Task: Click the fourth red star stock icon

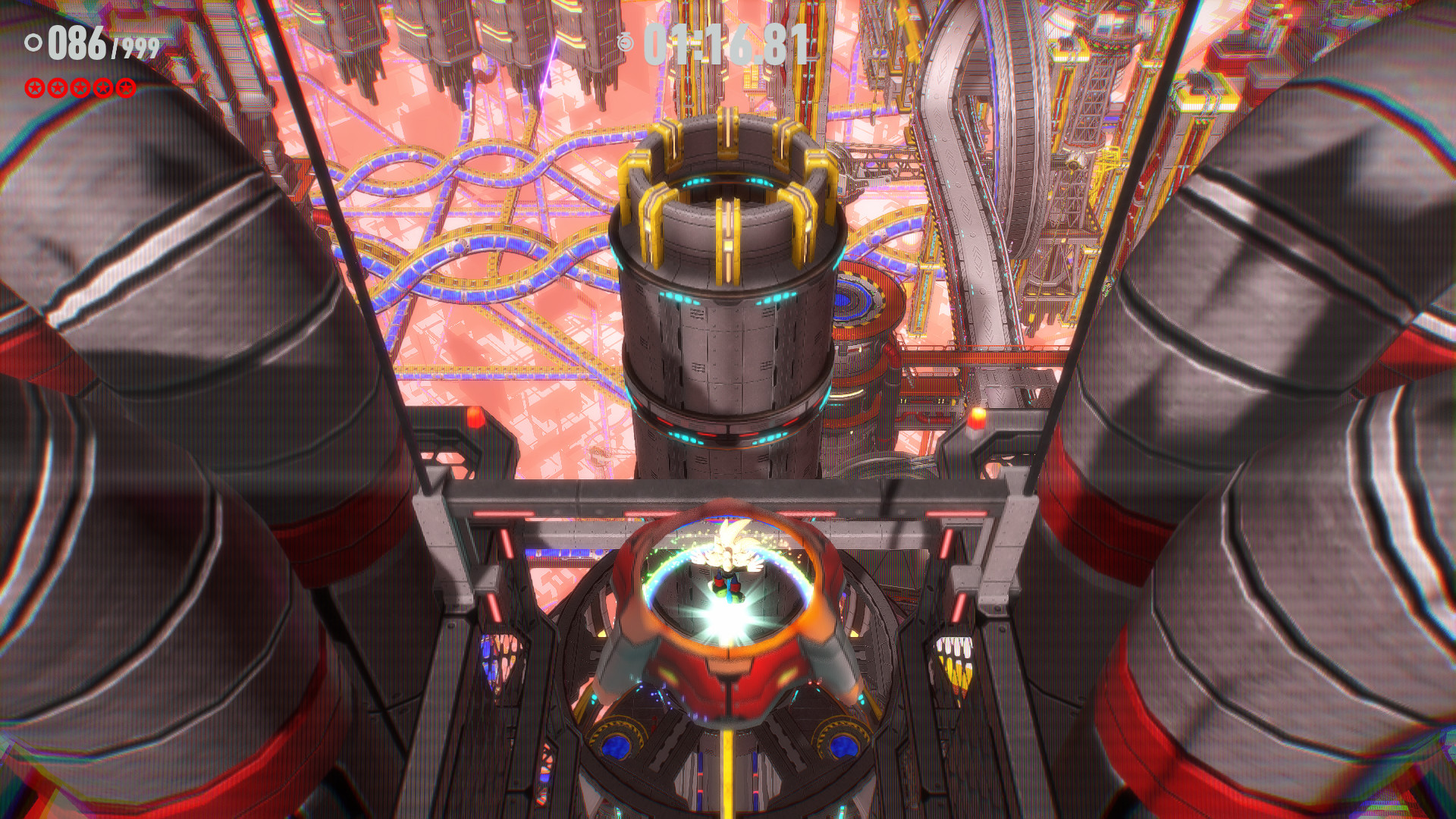Action: (x=102, y=87)
